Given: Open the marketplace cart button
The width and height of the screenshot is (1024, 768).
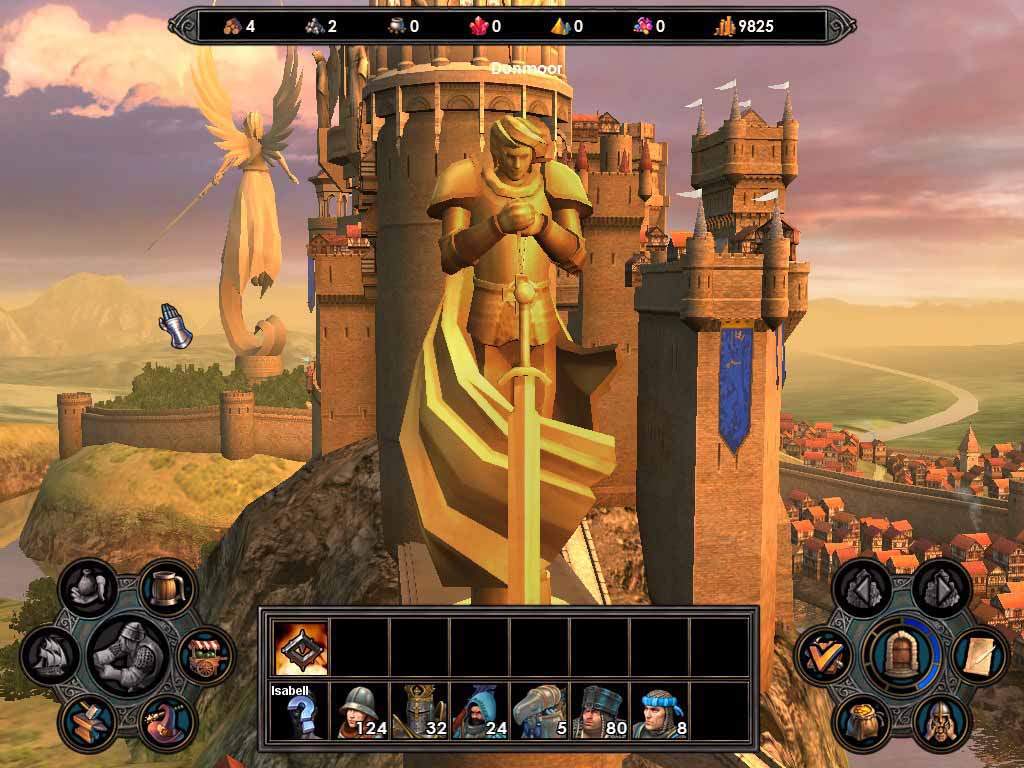Looking at the screenshot, I should (x=206, y=656).
